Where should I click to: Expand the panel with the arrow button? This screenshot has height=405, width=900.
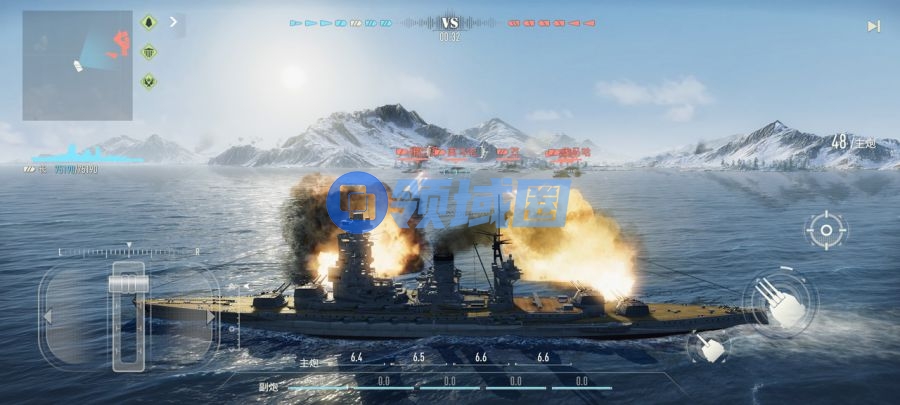(175, 21)
